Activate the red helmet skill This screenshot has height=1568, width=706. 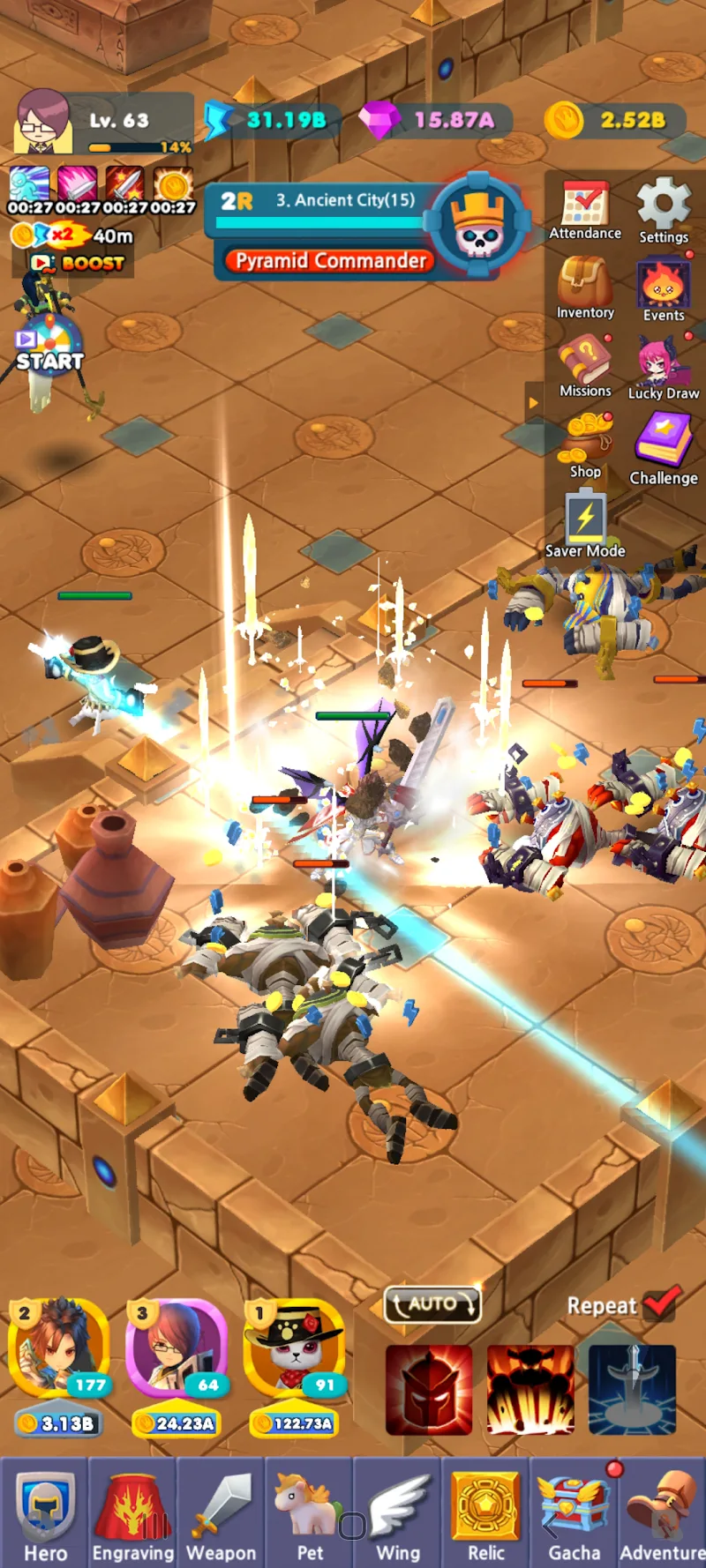(429, 1390)
